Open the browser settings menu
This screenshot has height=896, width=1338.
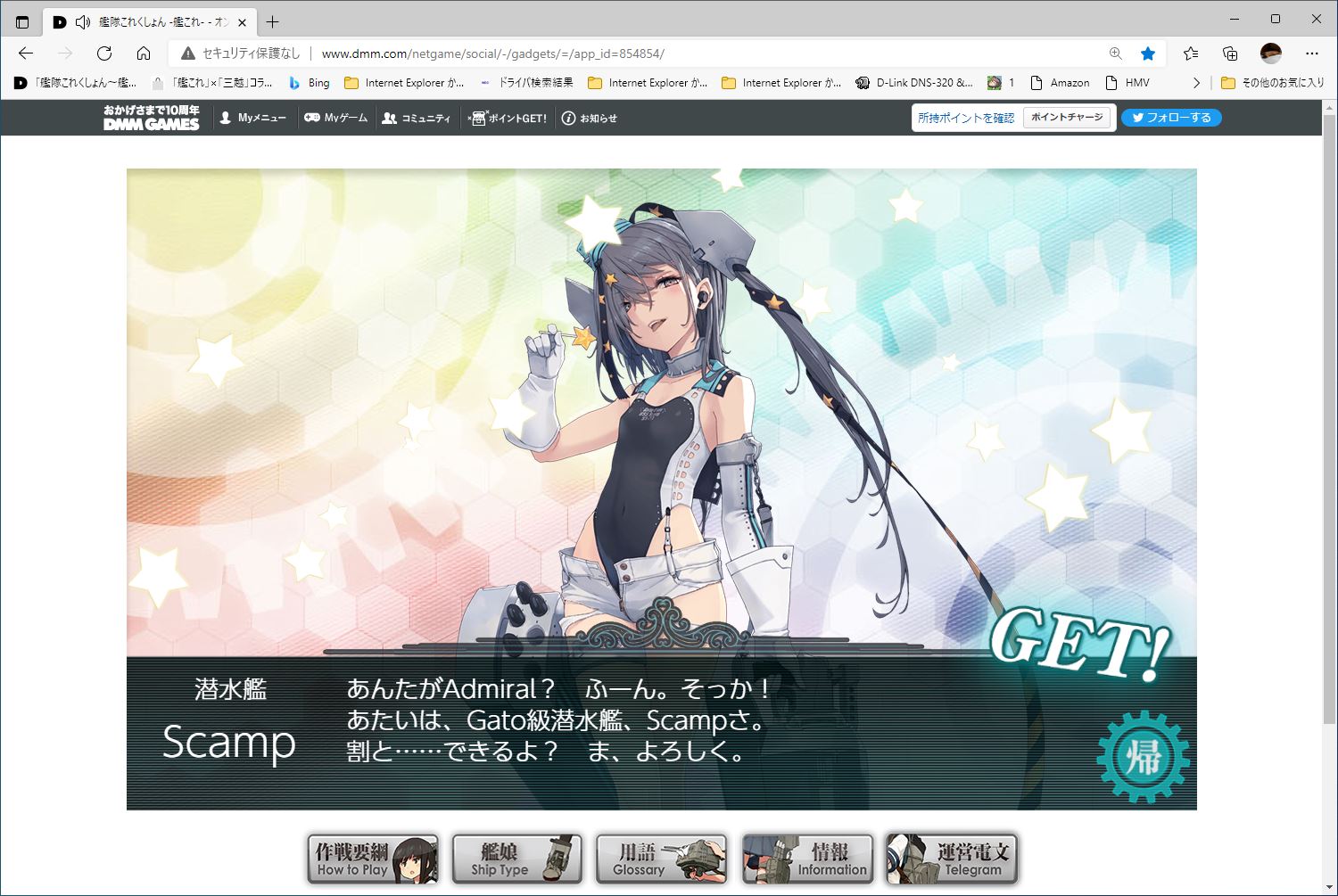click(x=1312, y=53)
